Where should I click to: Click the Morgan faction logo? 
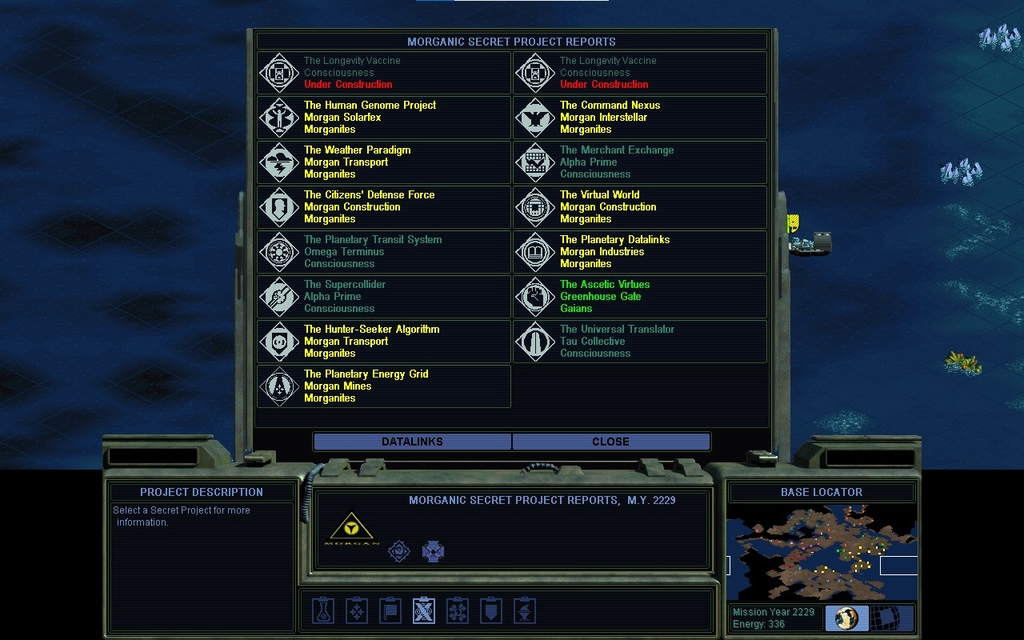pyautogui.click(x=352, y=529)
